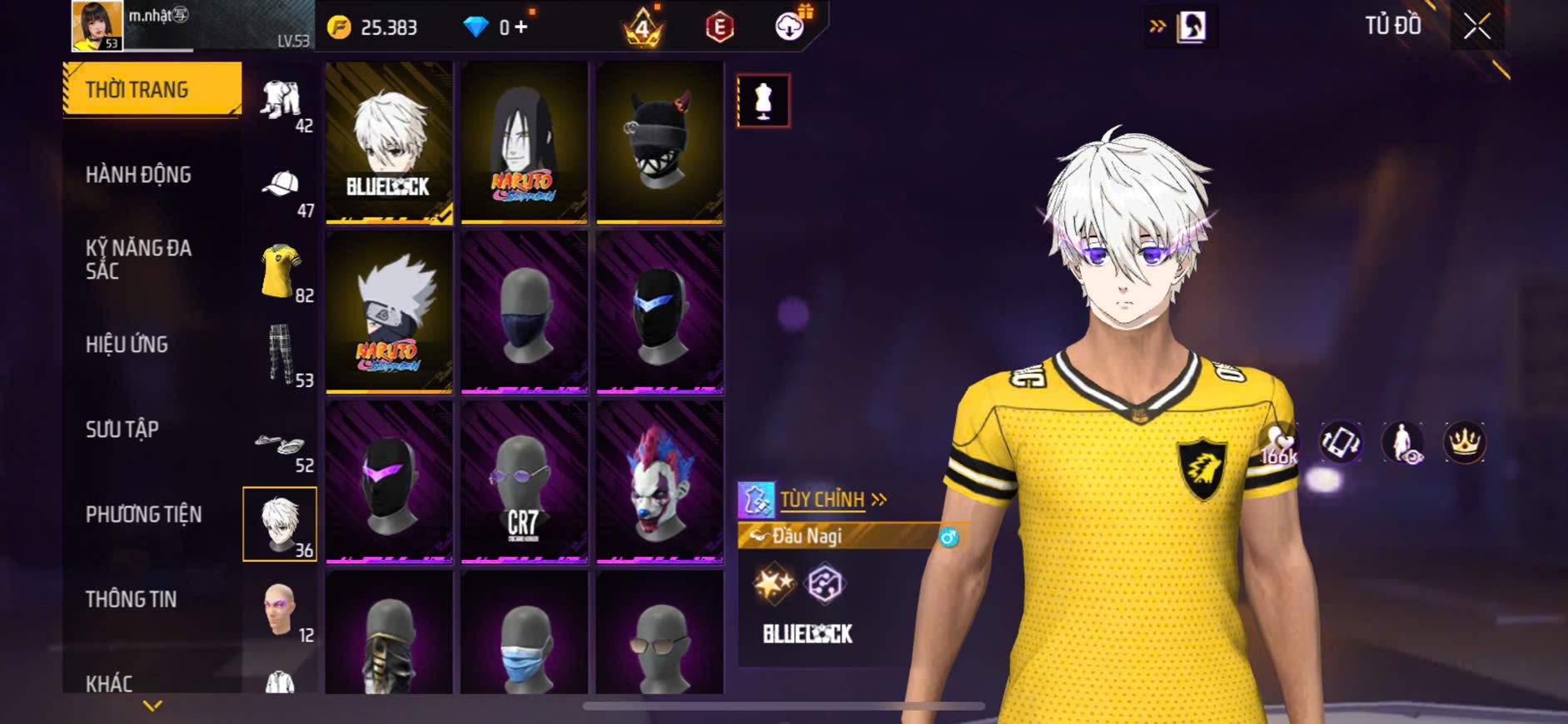This screenshot has height=724, width=1568.
Task: Select the Hiệu Ứng tab
Action: click(127, 345)
